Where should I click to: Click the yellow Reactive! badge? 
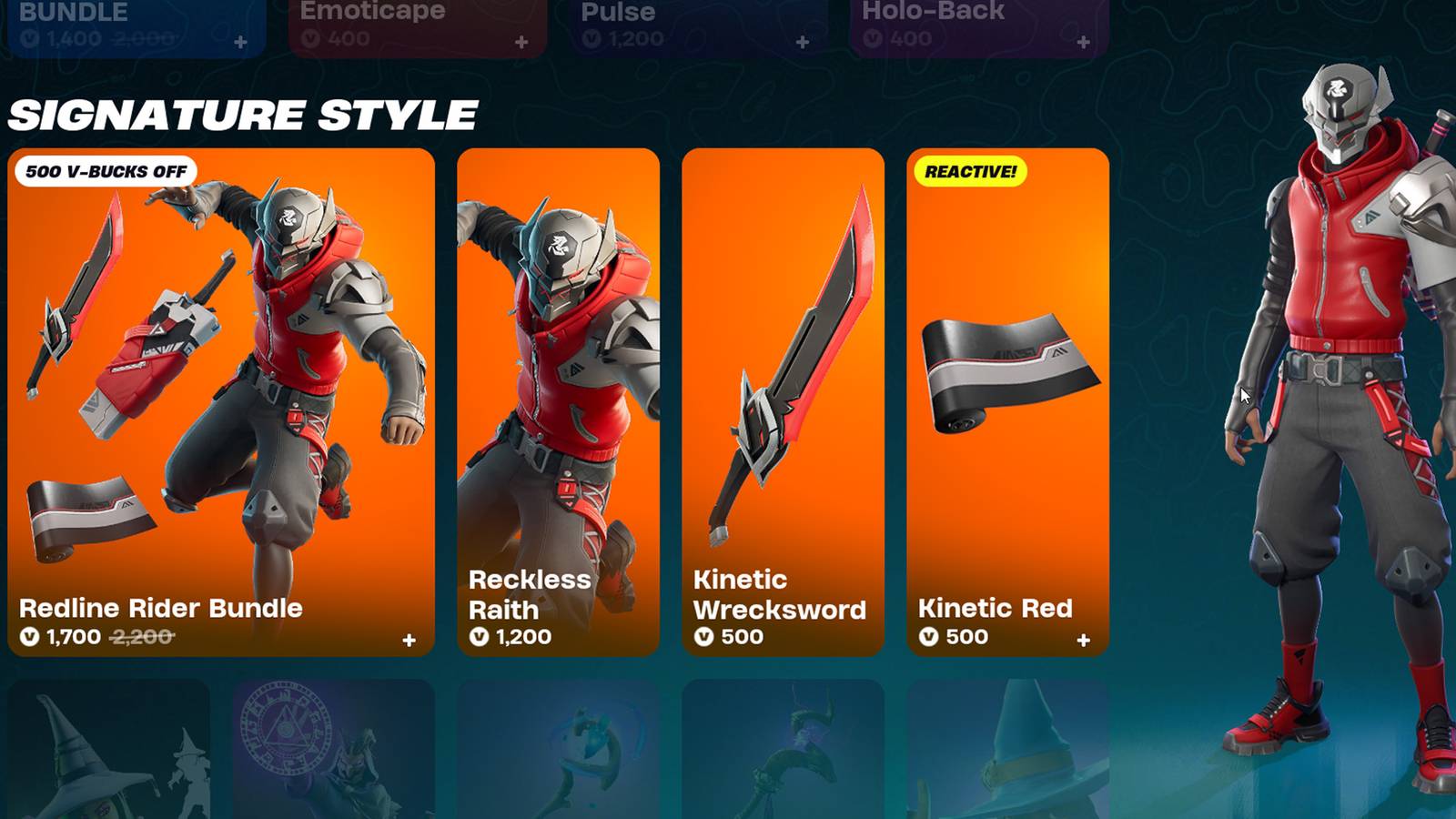[x=967, y=169]
